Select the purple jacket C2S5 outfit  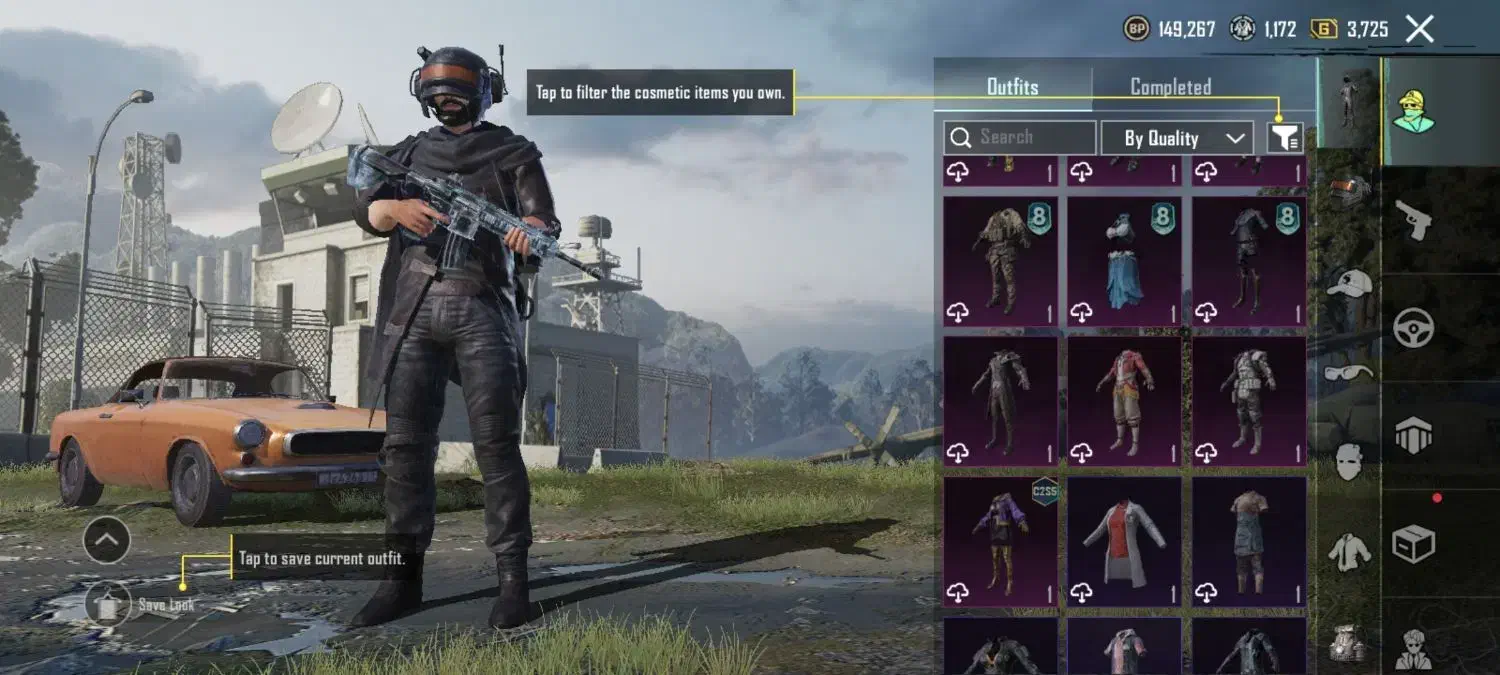tap(1000, 541)
